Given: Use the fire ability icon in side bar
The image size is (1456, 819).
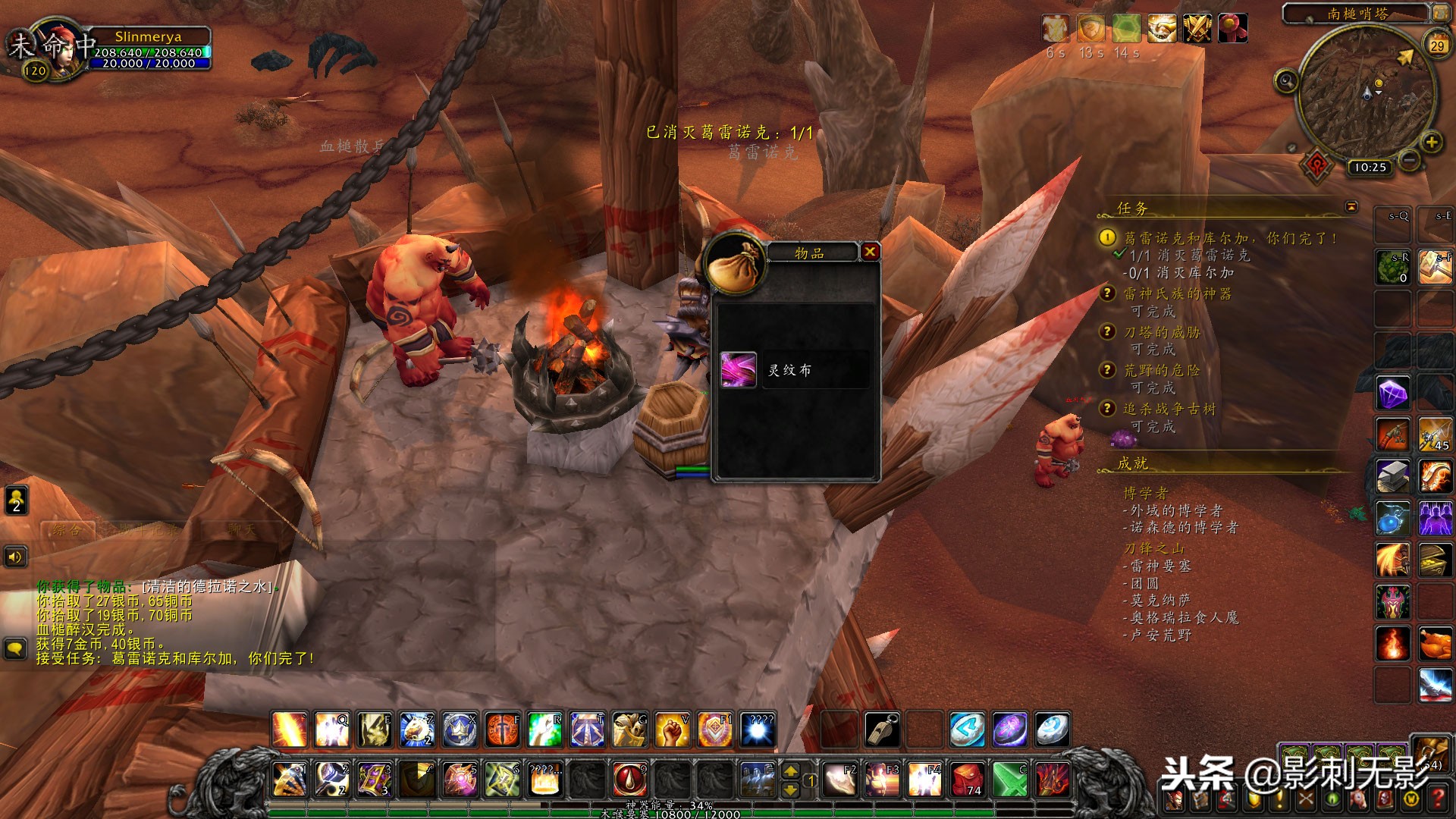Looking at the screenshot, I should coord(1393,644).
